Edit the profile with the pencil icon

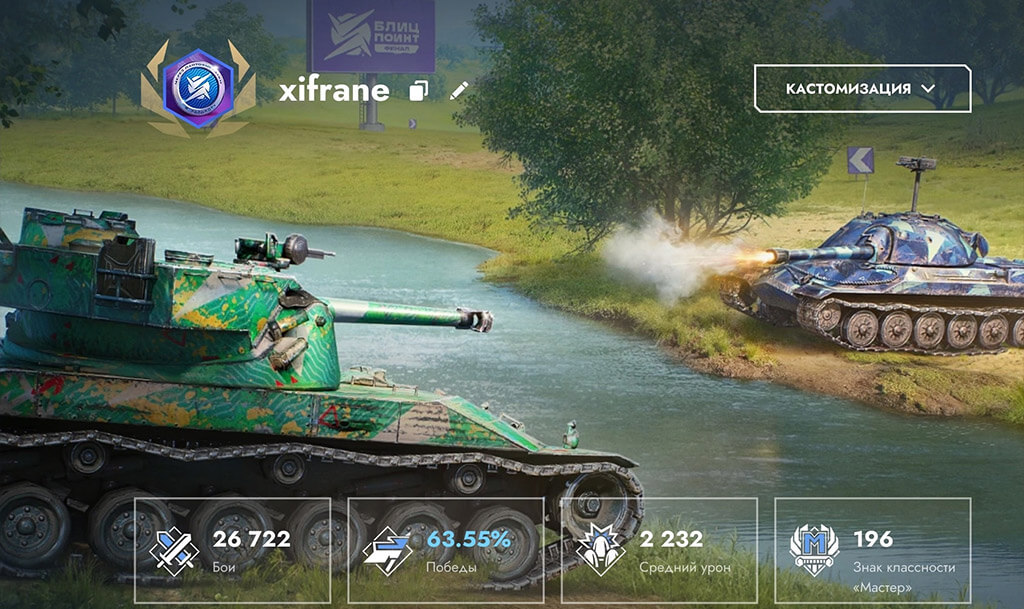[x=459, y=91]
